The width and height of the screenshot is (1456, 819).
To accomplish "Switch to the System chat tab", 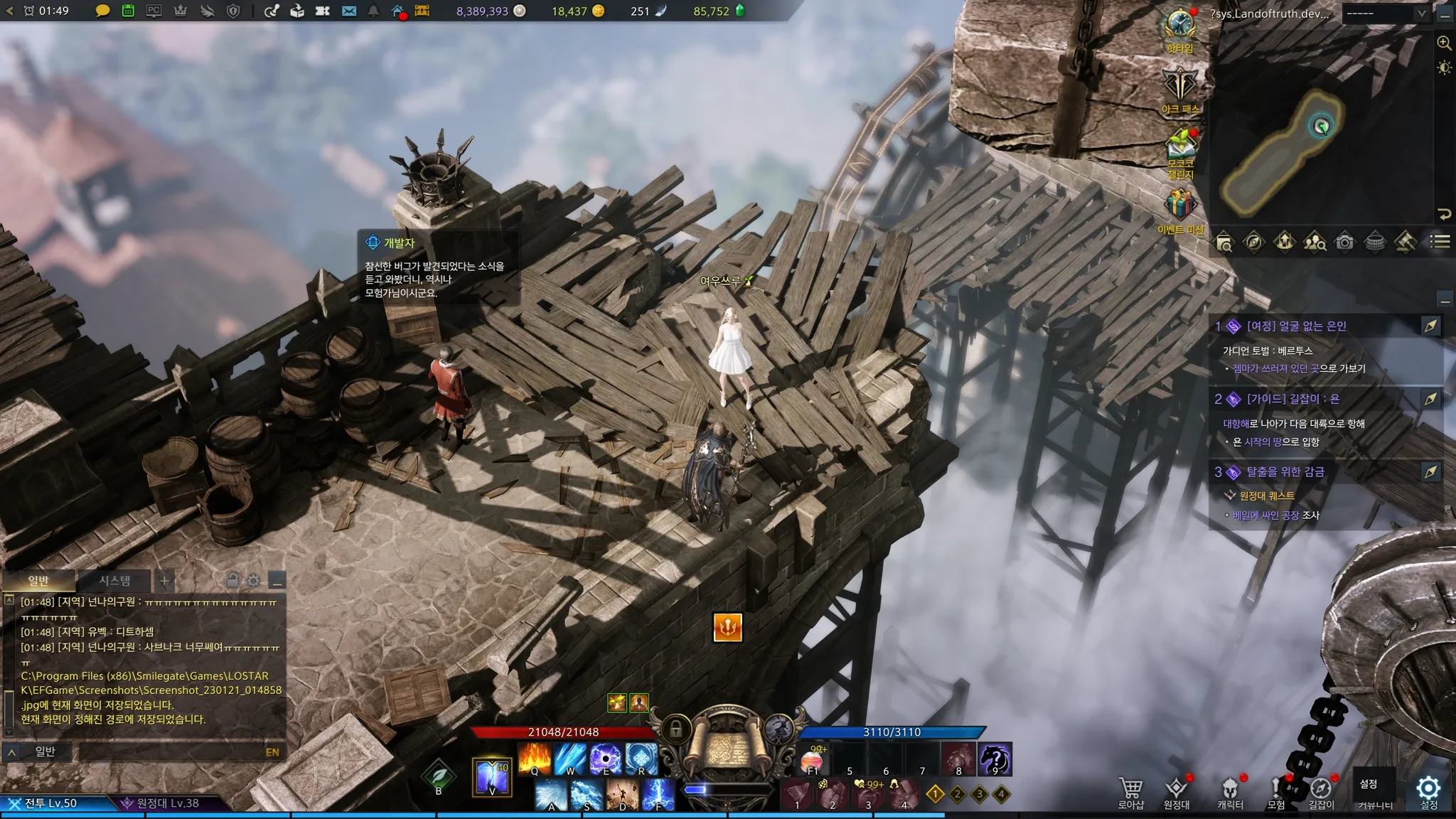I will pyautogui.click(x=114, y=581).
